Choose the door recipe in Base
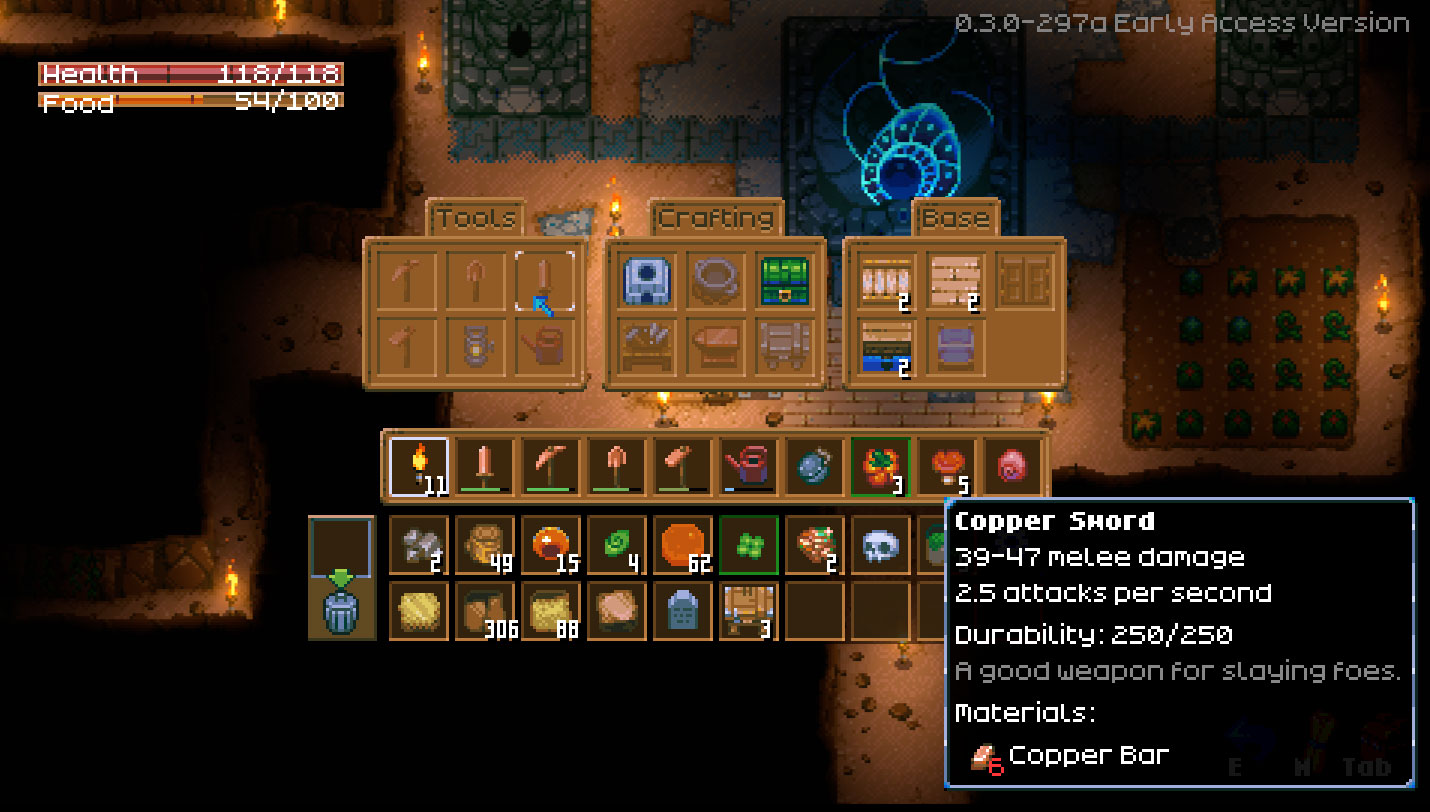This screenshot has width=1430, height=812. [1025, 281]
